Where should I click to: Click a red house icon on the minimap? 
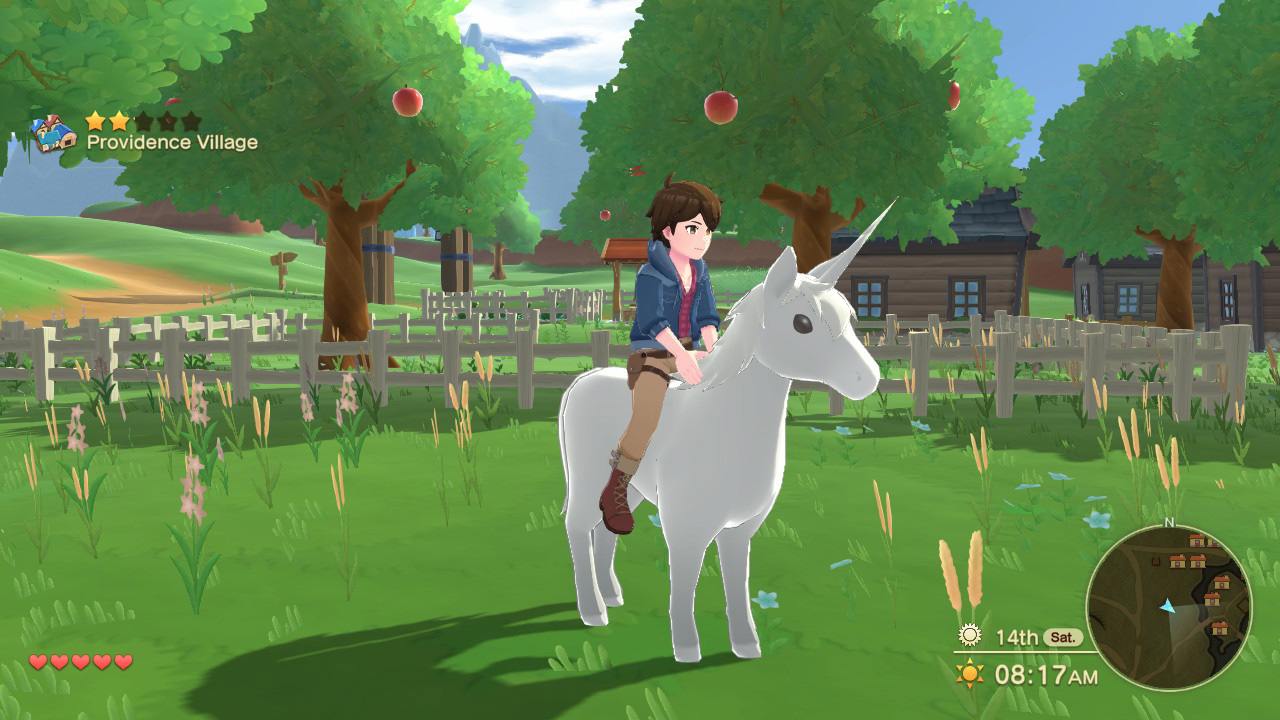click(1177, 560)
